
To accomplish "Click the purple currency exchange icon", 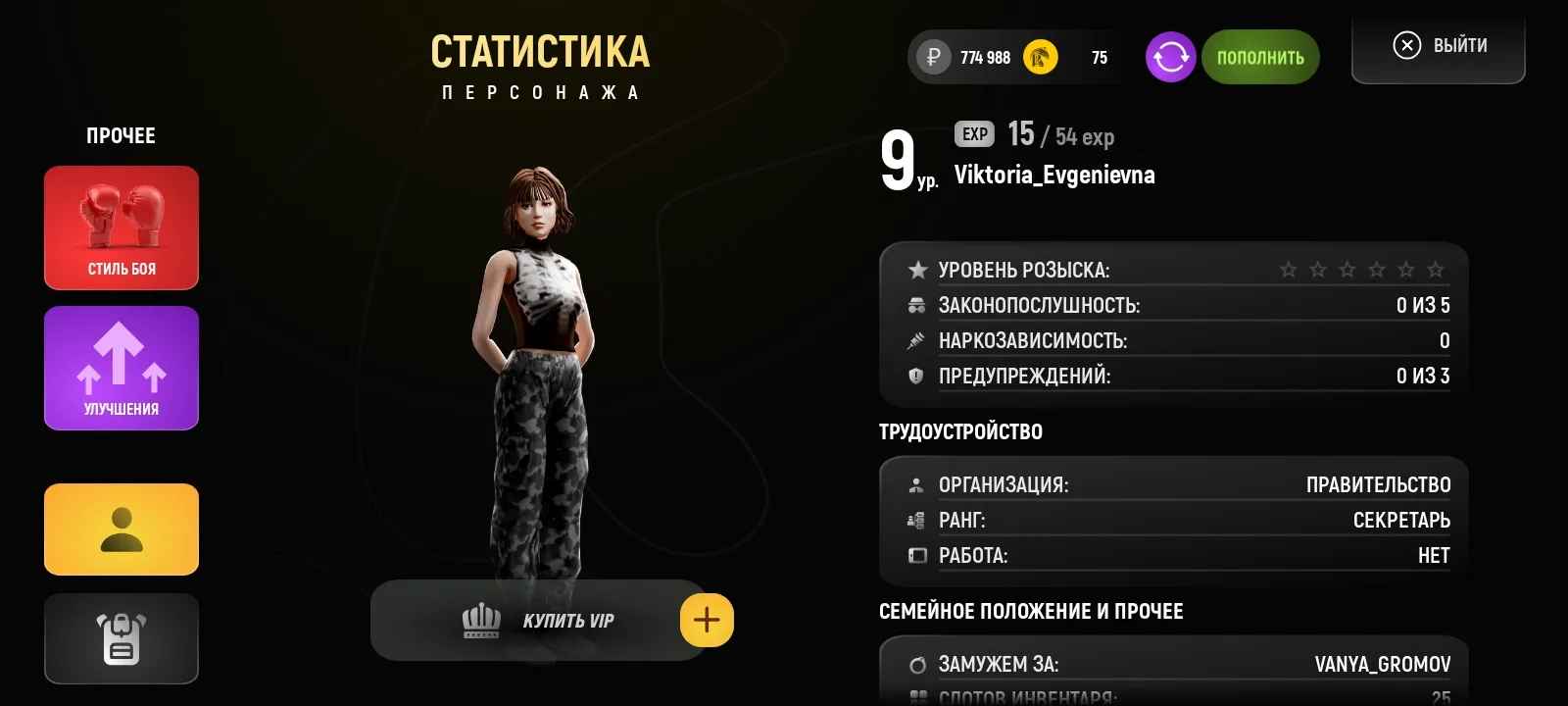I will point(1170,57).
